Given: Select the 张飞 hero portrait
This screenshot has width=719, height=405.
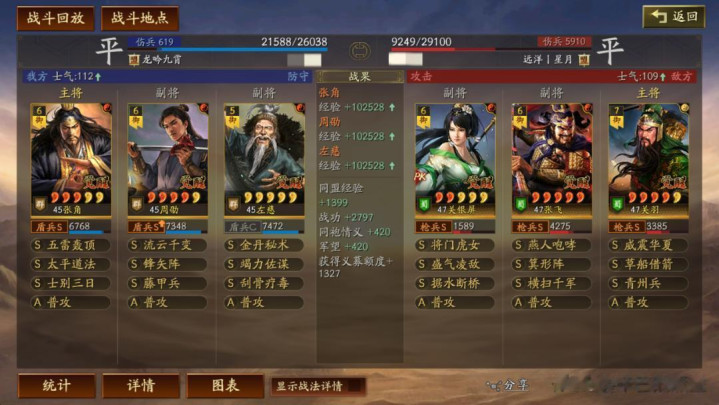Looking at the screenshot, I should (551, 153).
